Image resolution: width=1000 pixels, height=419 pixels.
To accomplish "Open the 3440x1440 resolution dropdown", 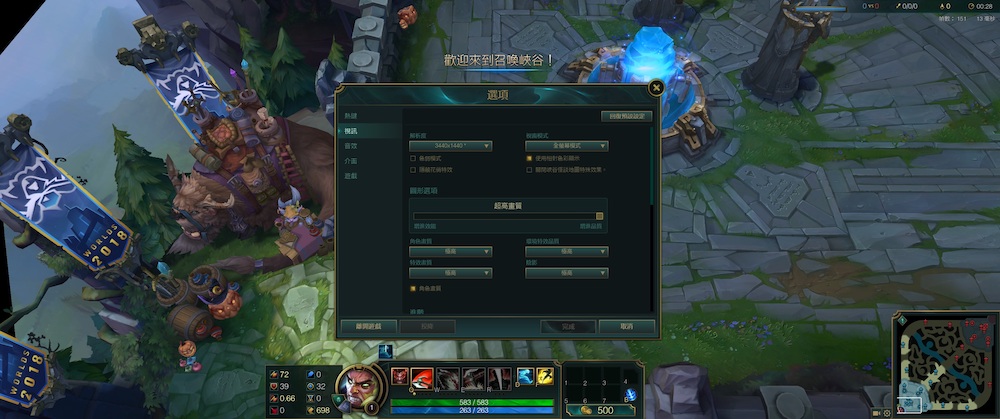I will coord(451,146).
